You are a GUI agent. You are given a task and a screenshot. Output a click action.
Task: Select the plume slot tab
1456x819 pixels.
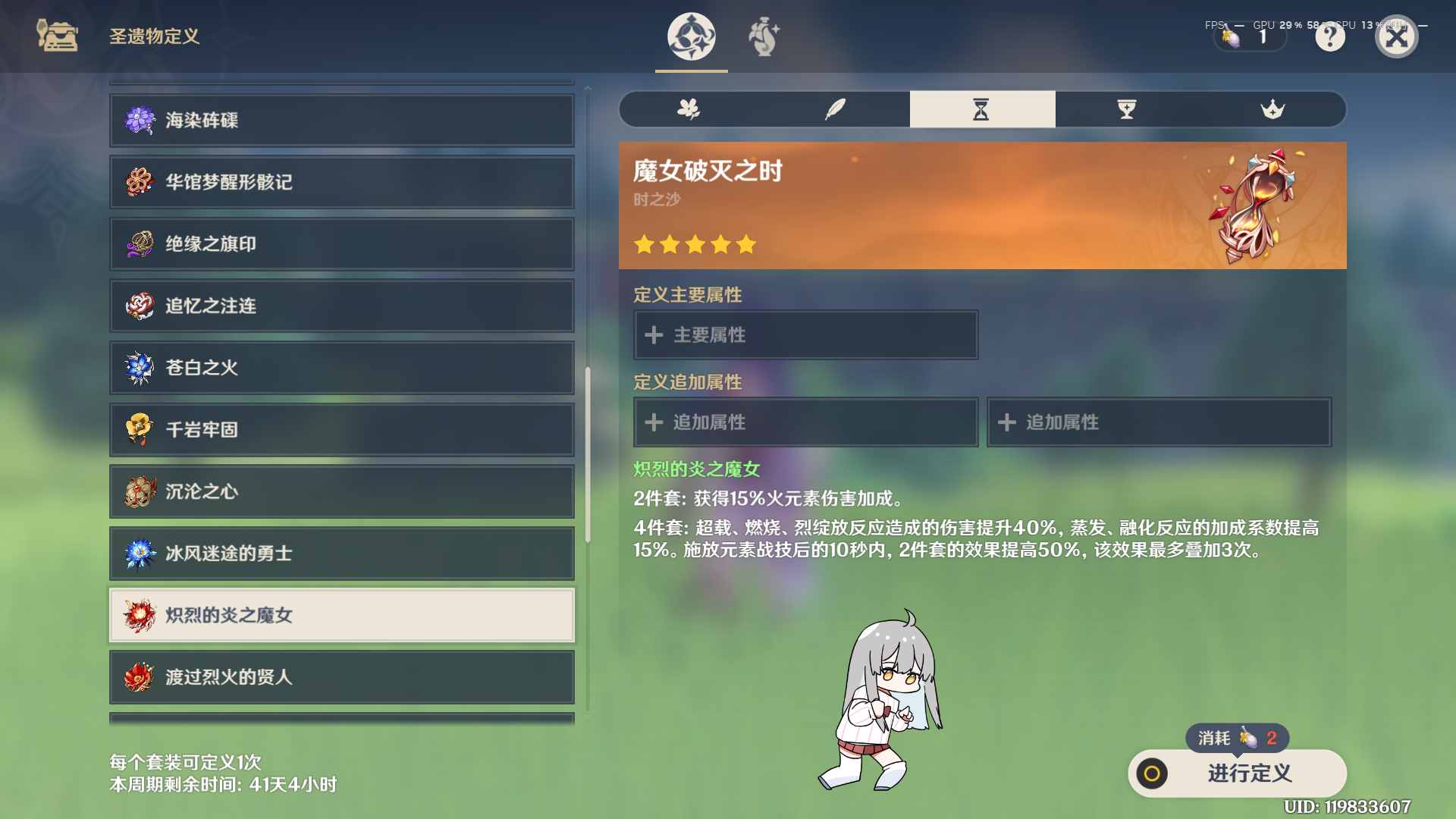click(834, 109)
